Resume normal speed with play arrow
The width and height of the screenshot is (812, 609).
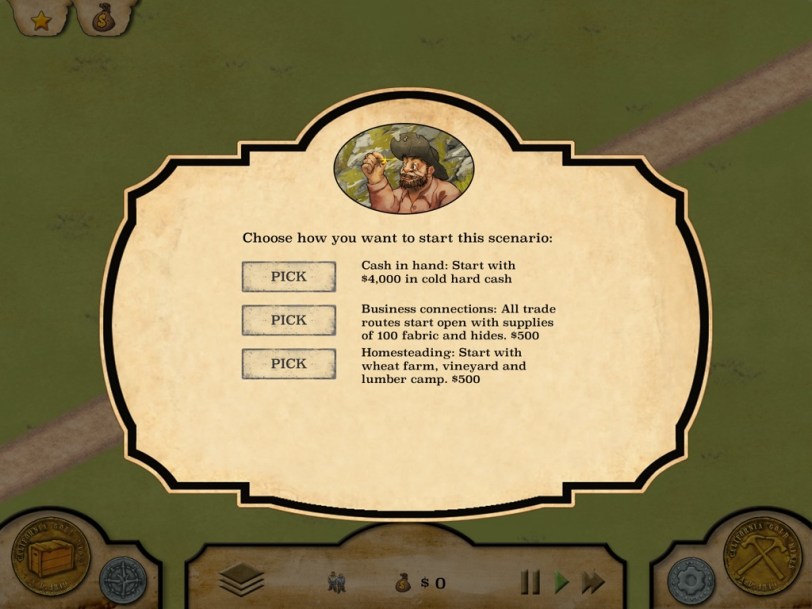click(562, 581)
